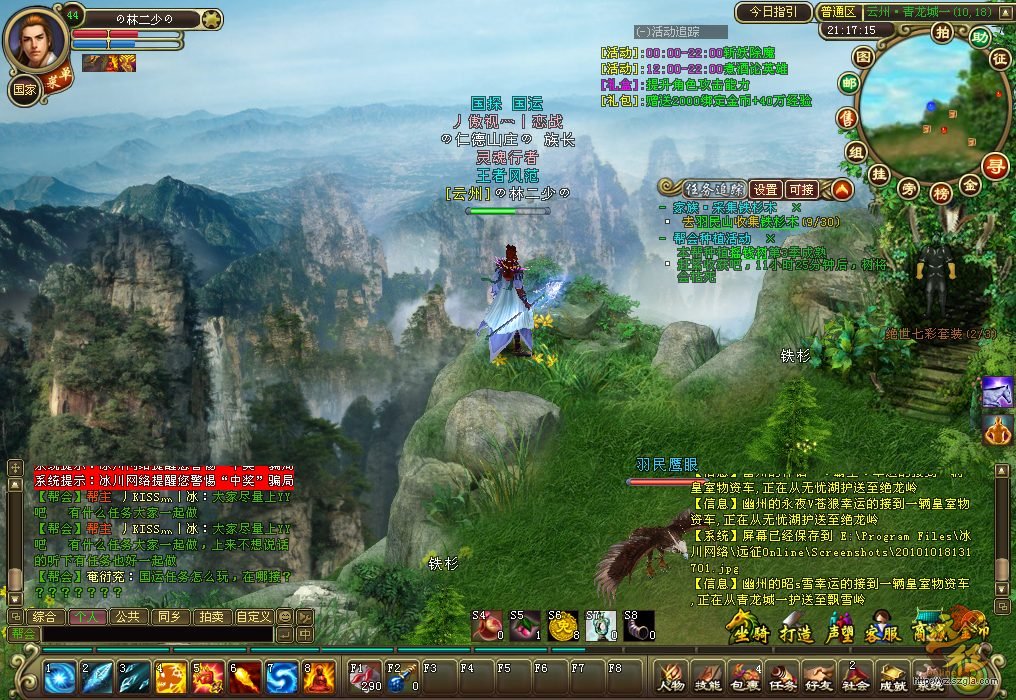This screenshot has width=1016, height=700.
Task: Switch to the 综合 chat tab
Action: click(44, 617)
